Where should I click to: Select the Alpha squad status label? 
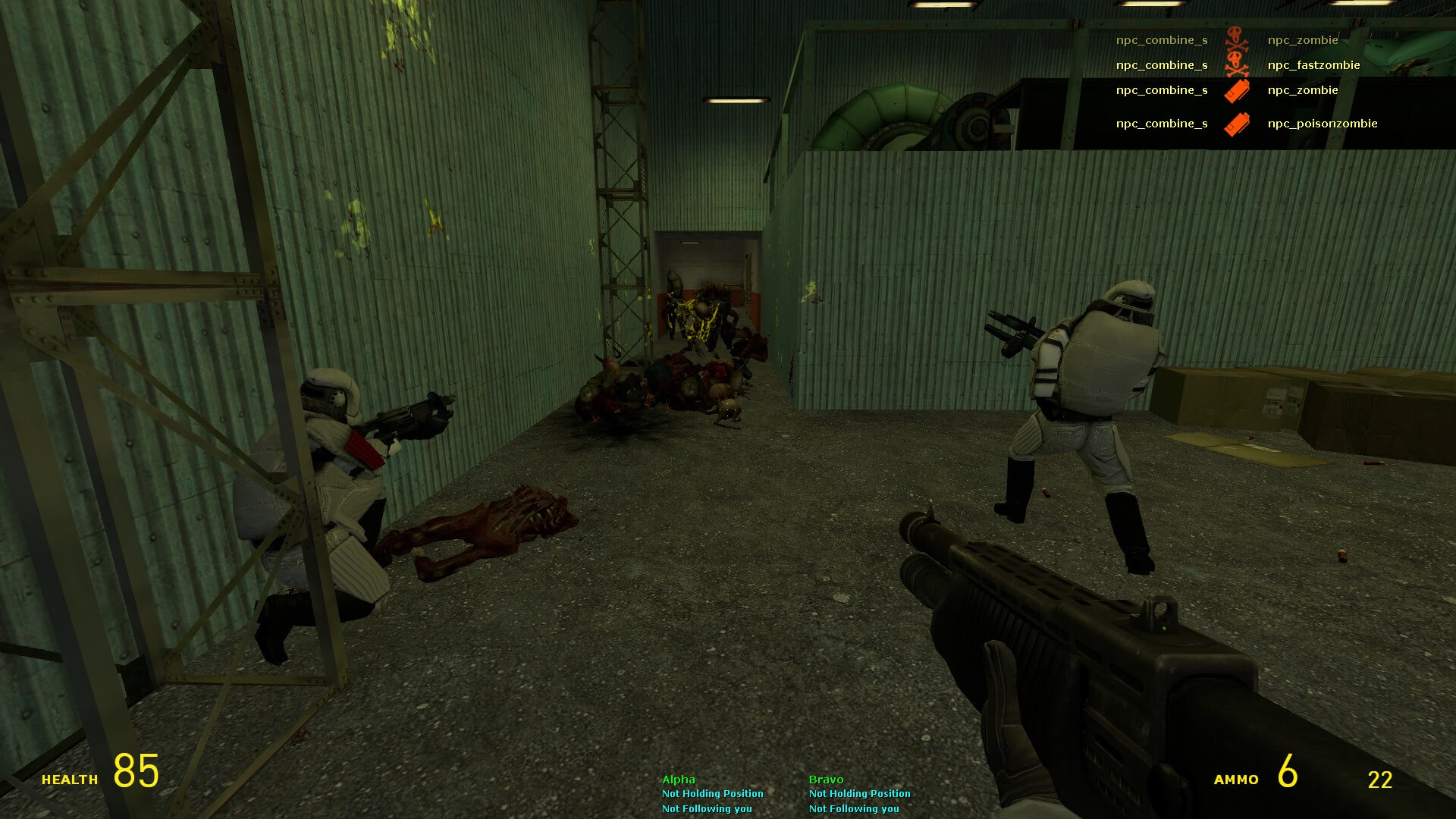(x=678, y=780)
